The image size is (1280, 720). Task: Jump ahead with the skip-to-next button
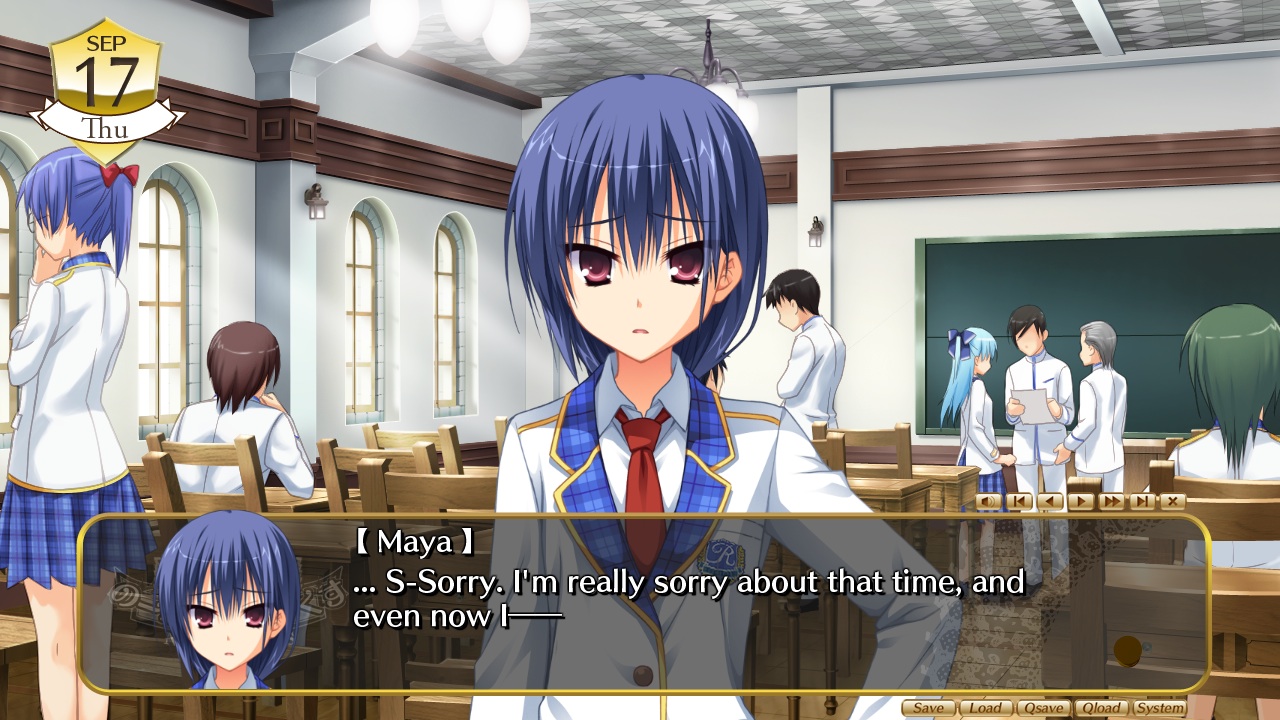(1142, 501)
